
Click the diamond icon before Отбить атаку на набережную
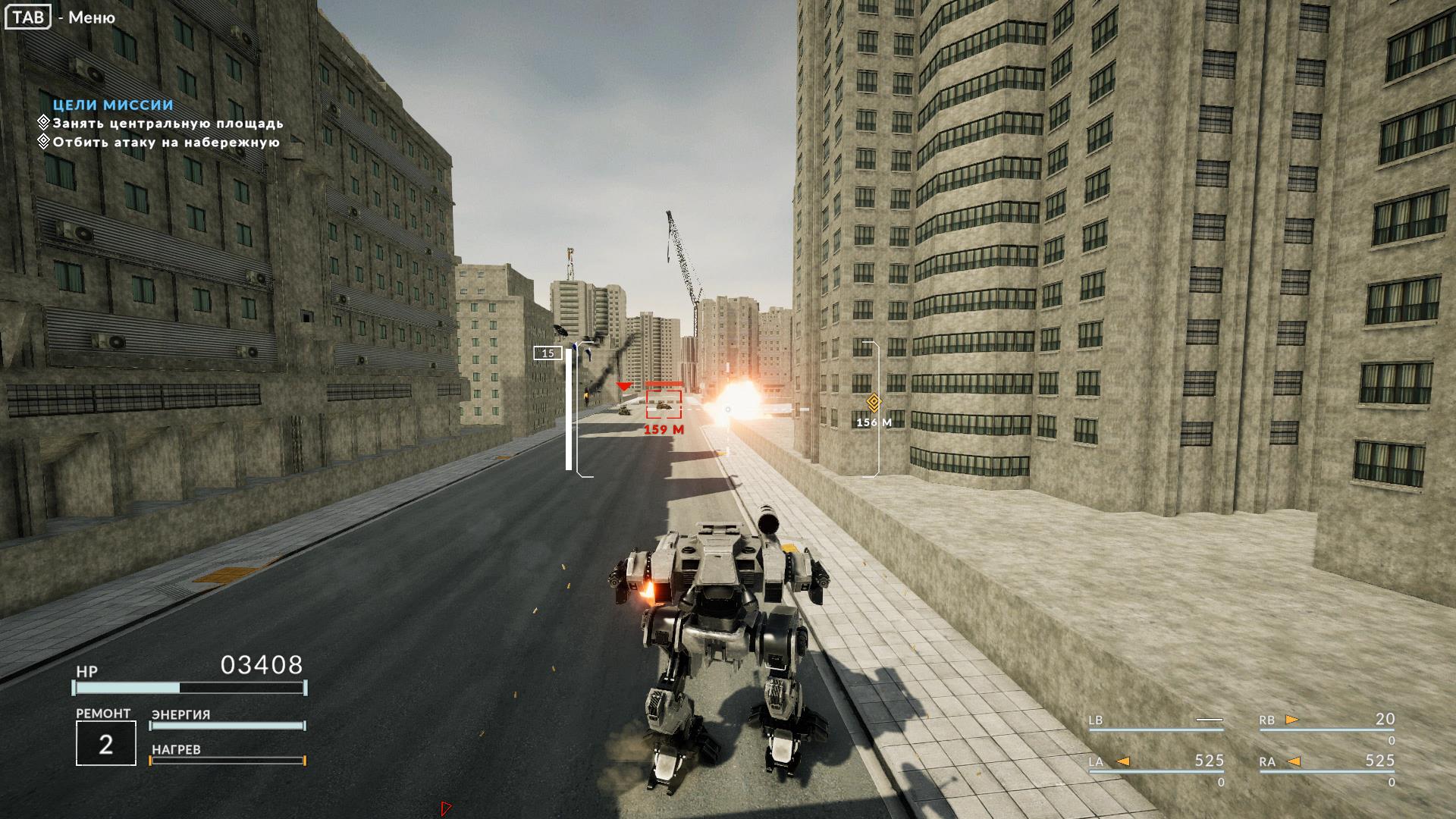43,142
